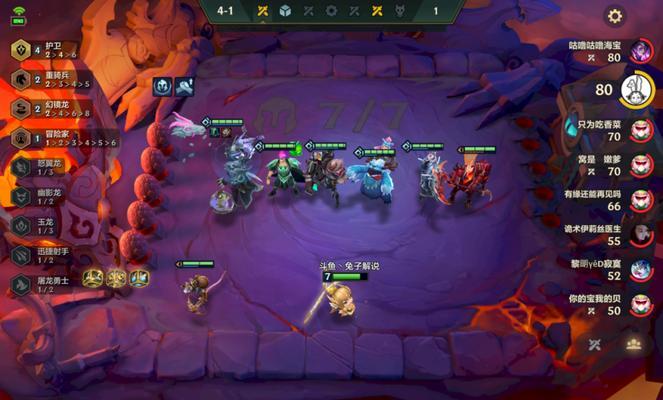Open the crossed swords combat panel icon
Image resolution: width=663 pixels, height=400 pixels.
(x=595, y=343)
